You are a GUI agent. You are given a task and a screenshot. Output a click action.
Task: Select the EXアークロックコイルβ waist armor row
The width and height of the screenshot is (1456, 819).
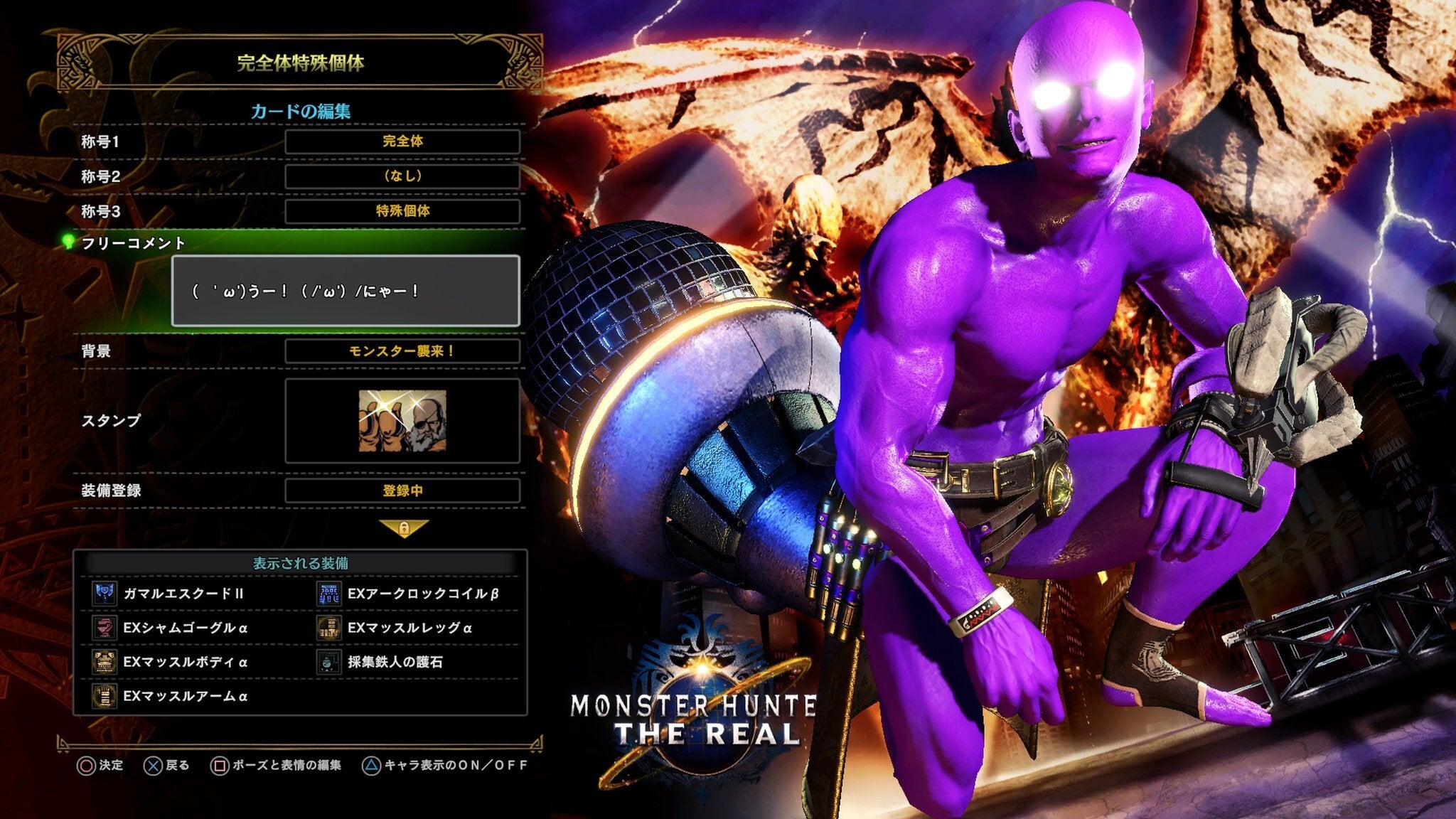tap(422, 594)
